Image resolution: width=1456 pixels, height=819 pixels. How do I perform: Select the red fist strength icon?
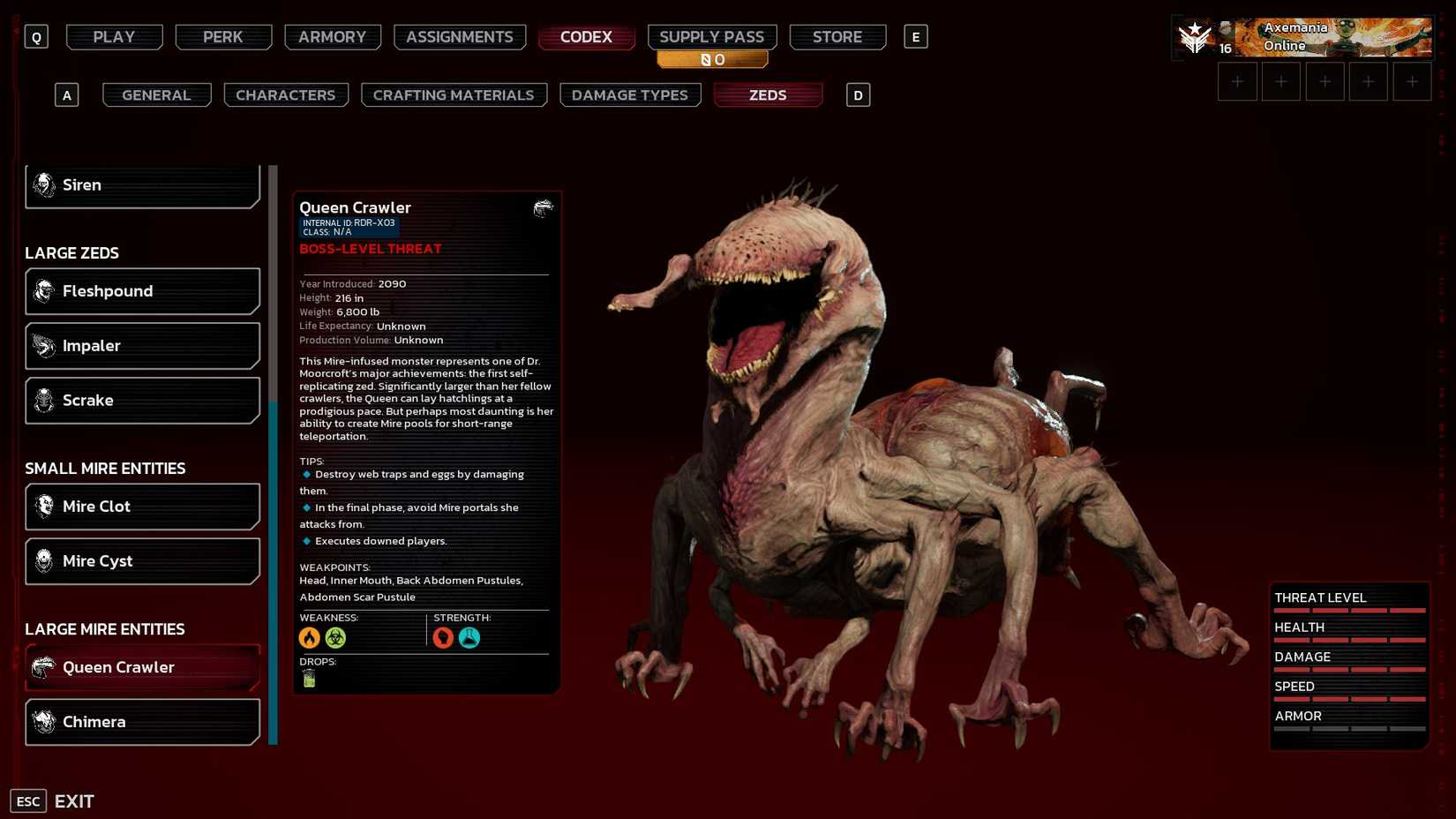coord(442,637)
